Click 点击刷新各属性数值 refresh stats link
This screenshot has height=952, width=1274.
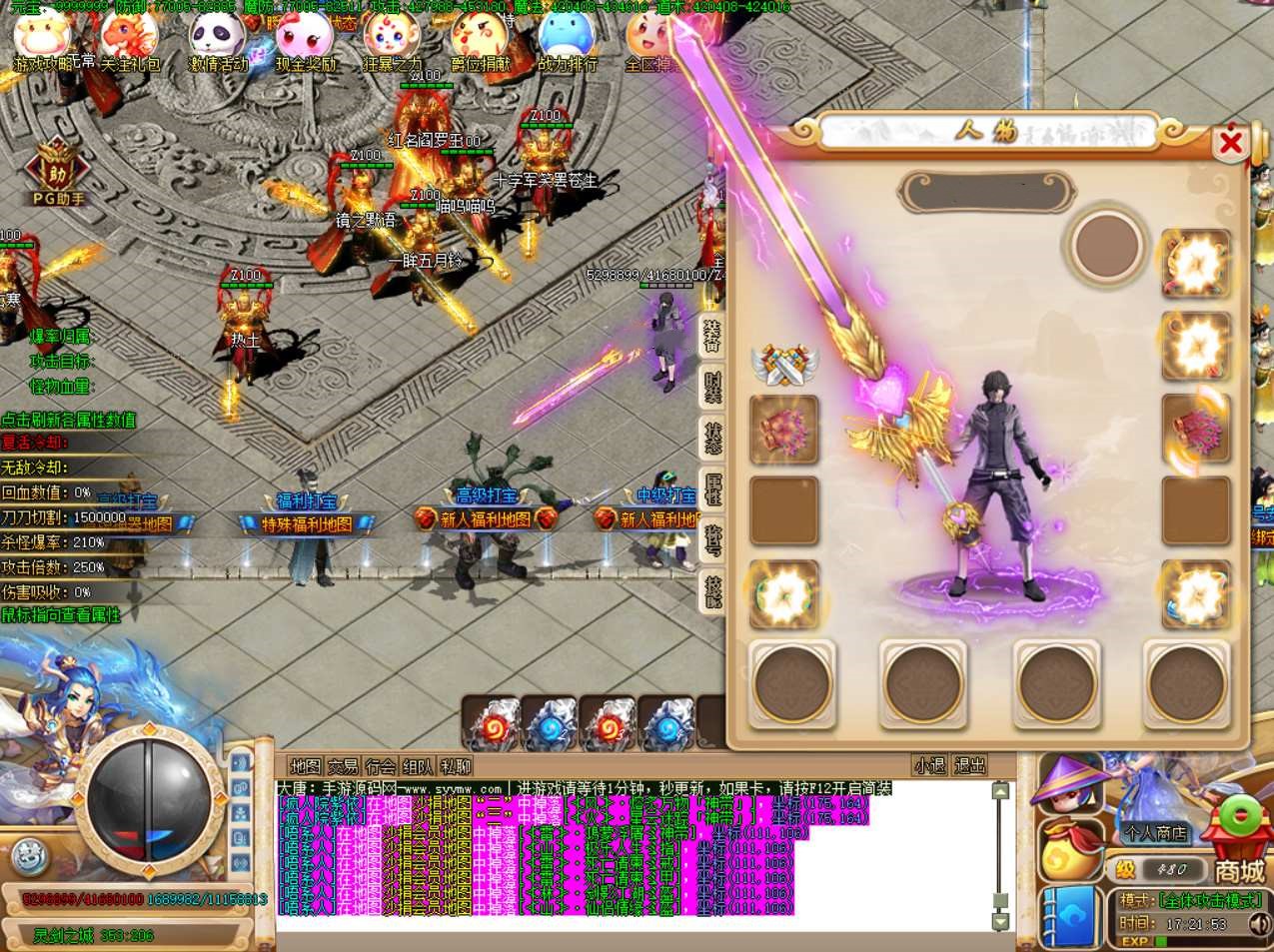pos(69,420)
